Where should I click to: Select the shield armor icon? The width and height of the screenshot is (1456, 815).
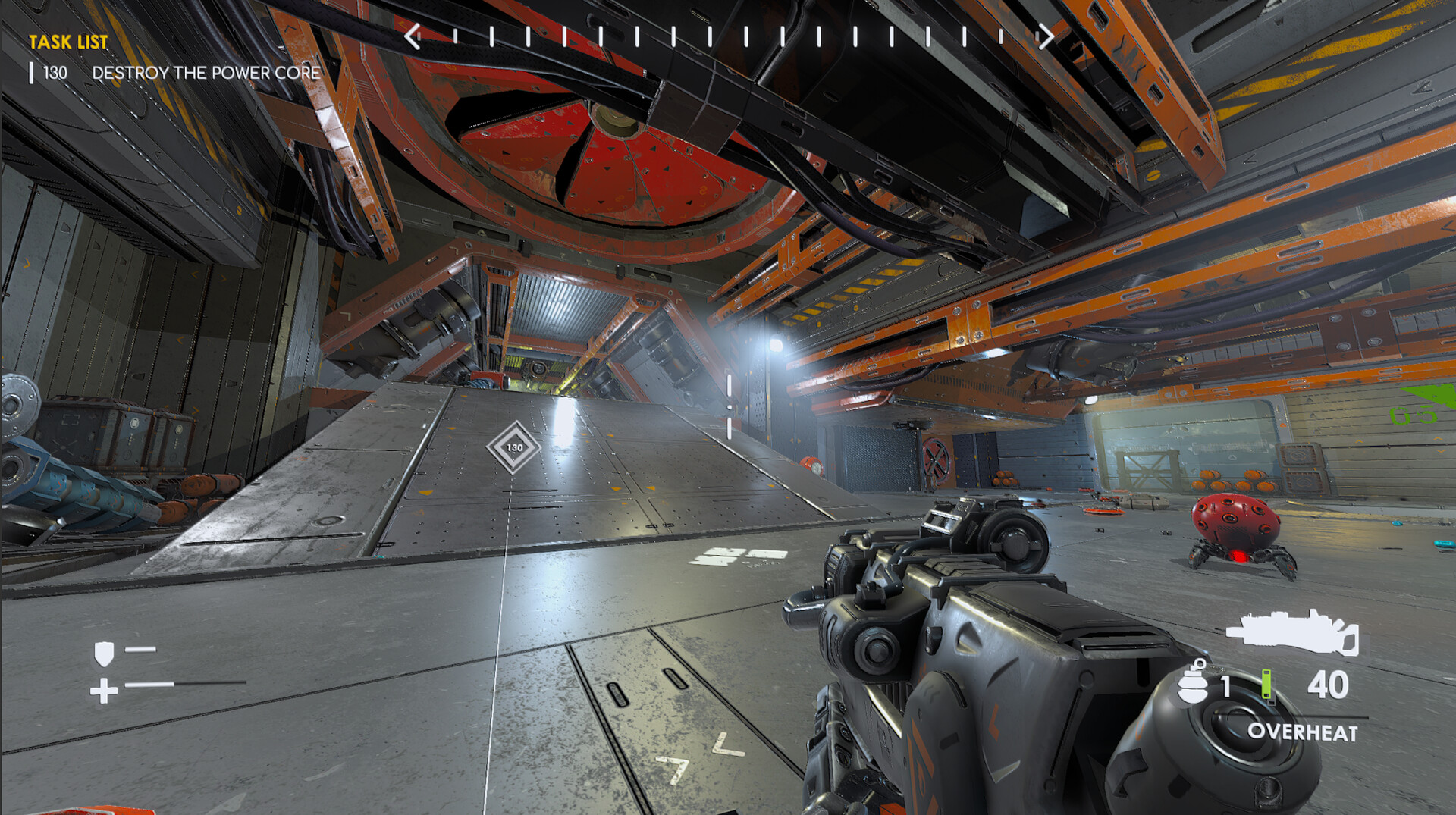pos(105,653)
